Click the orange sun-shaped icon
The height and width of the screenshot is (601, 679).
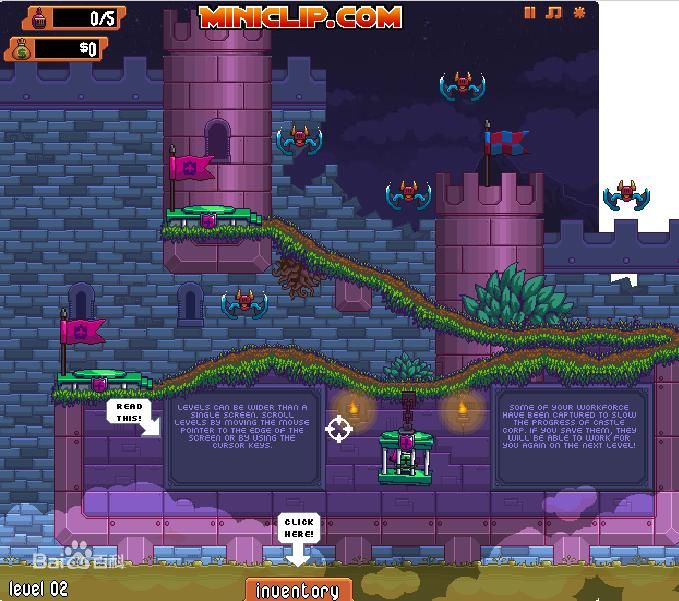click(x=578, y=13)
